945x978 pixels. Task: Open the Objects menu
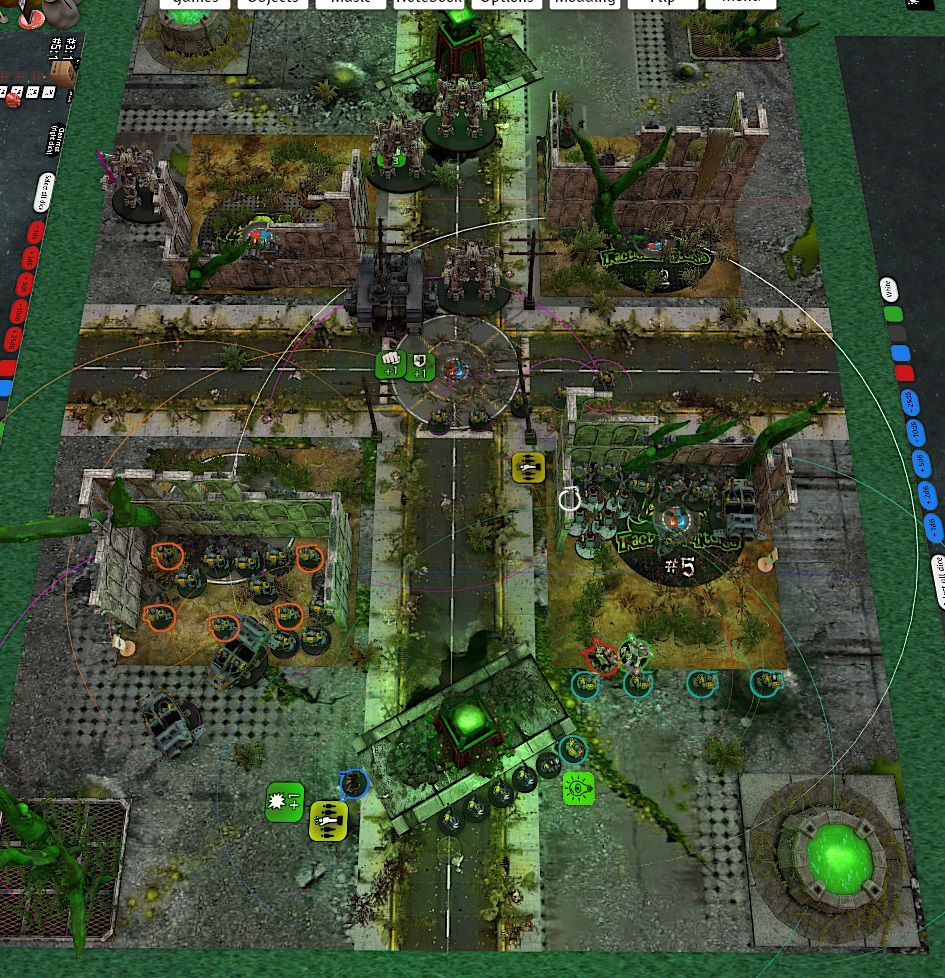pos(273,3)
